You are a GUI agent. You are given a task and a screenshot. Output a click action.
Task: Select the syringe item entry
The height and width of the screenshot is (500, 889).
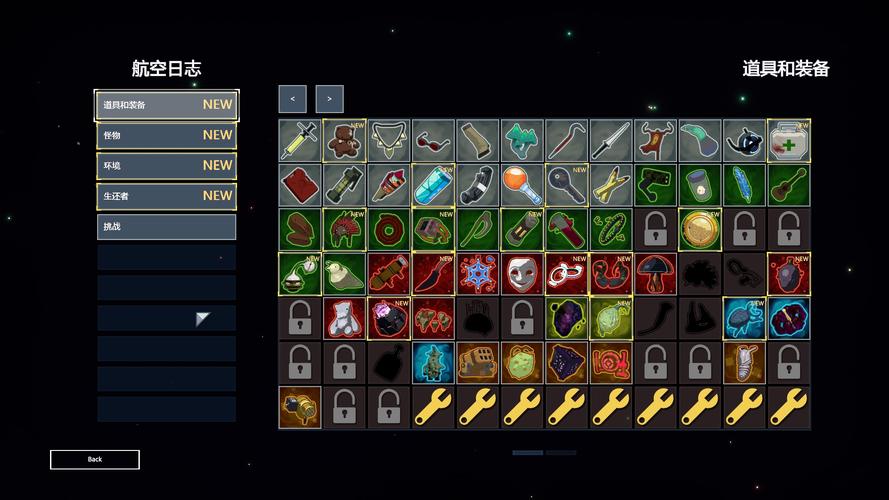[300, 141]
